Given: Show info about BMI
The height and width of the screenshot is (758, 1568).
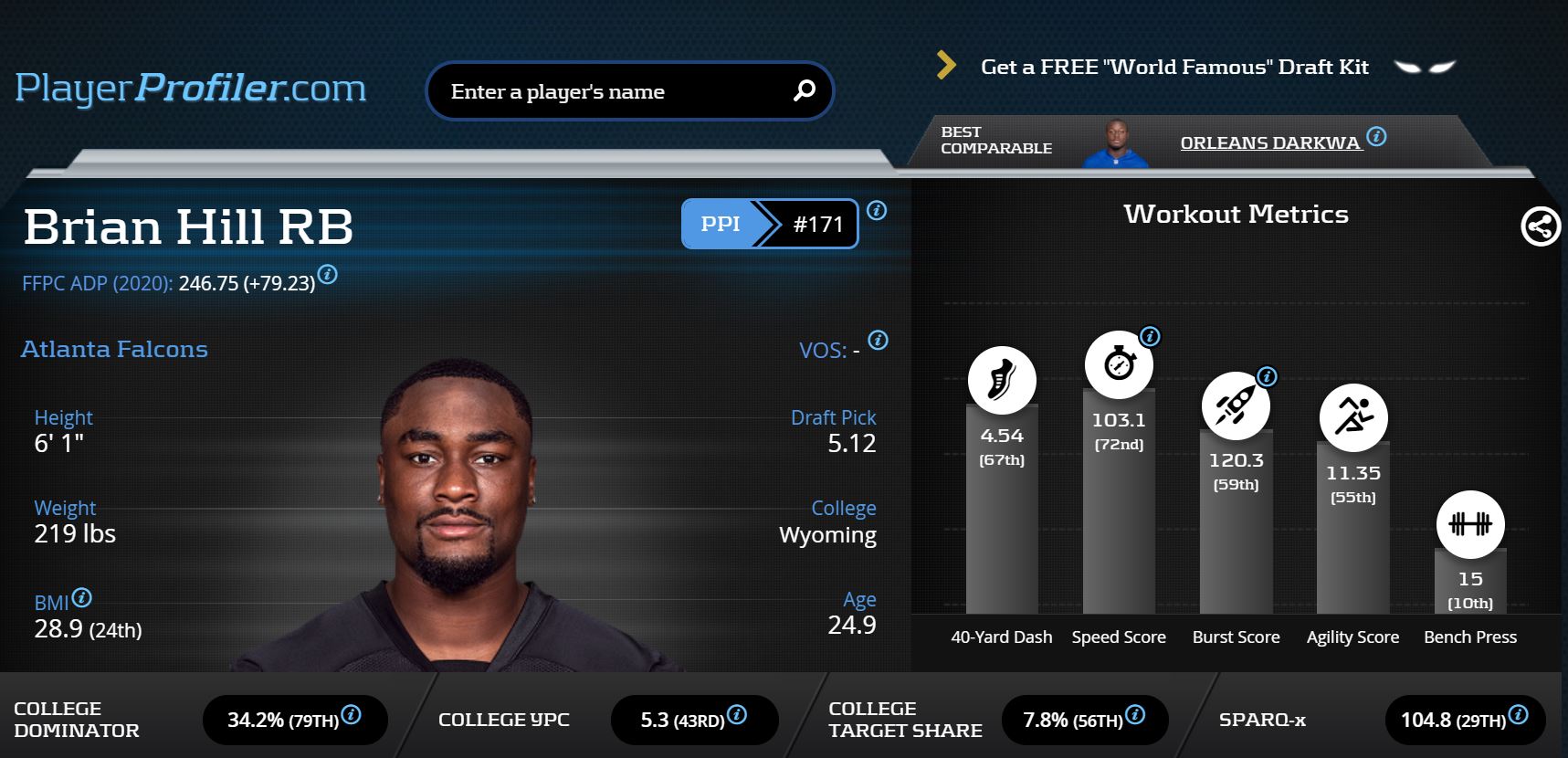Looking at the screenshot, I should [x=81, y=598].
